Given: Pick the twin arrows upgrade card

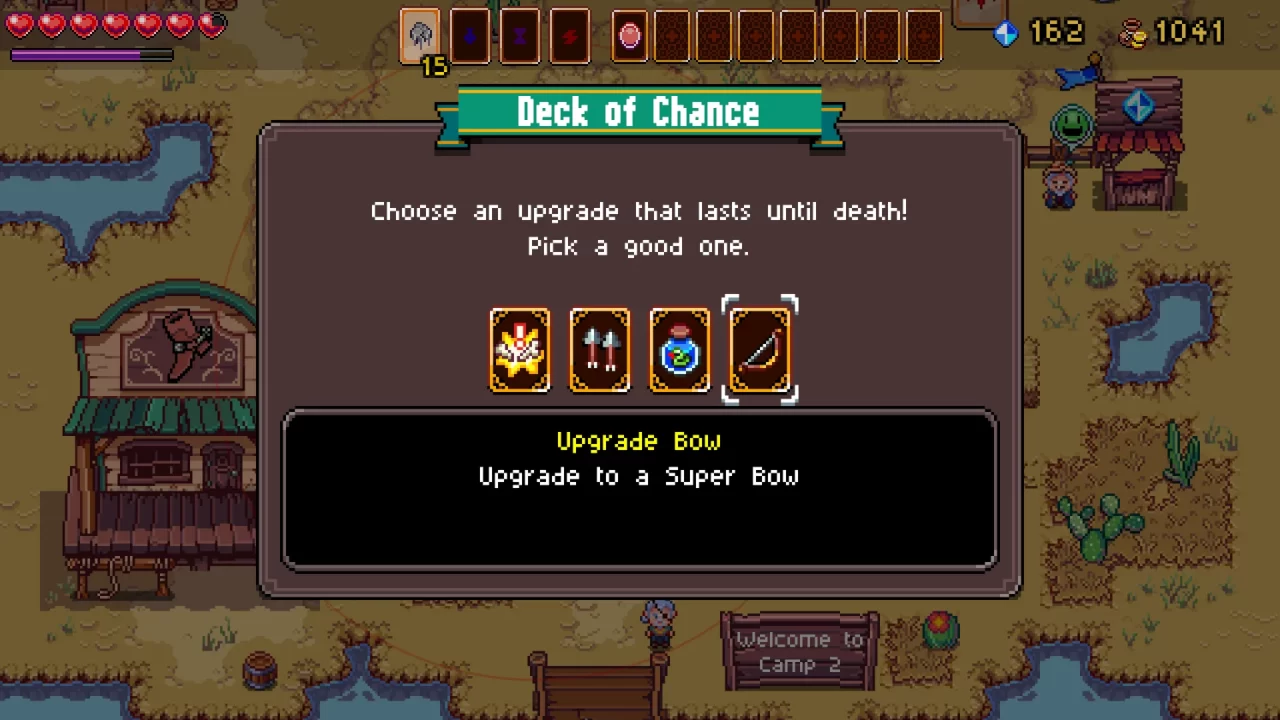Looking at the screenshot, I should pyautogui.click(x=599, y=349).
